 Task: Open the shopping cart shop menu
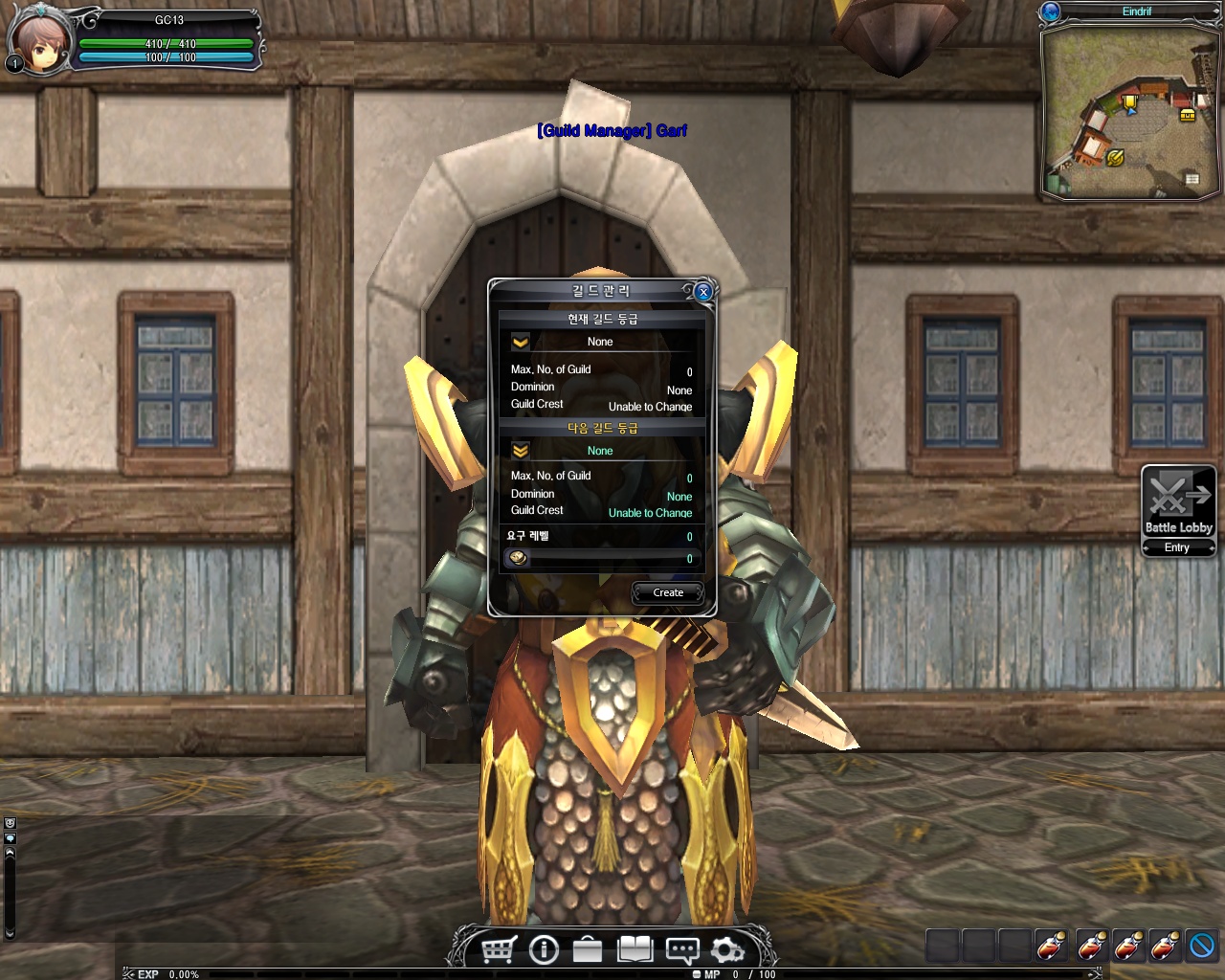coord(499,949)
